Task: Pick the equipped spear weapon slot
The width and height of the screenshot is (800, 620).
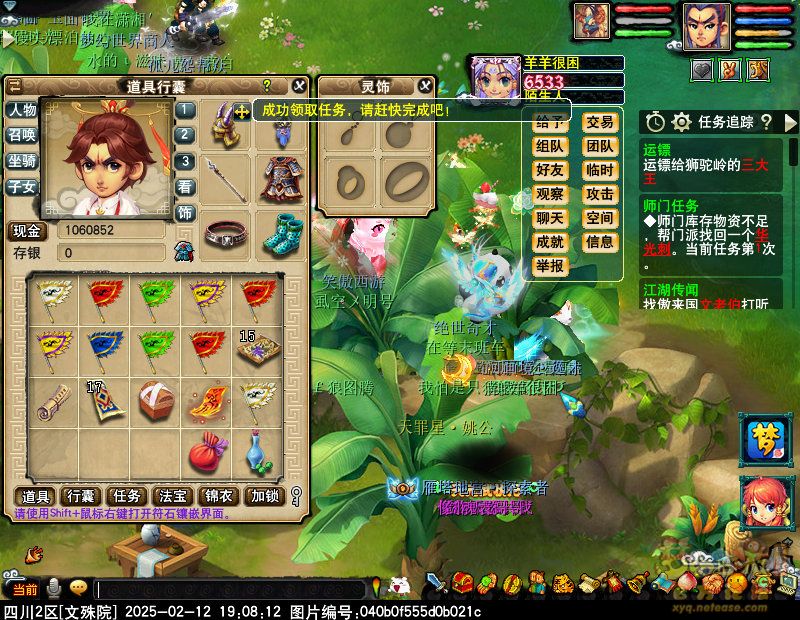Action: (x=226, y=178)
